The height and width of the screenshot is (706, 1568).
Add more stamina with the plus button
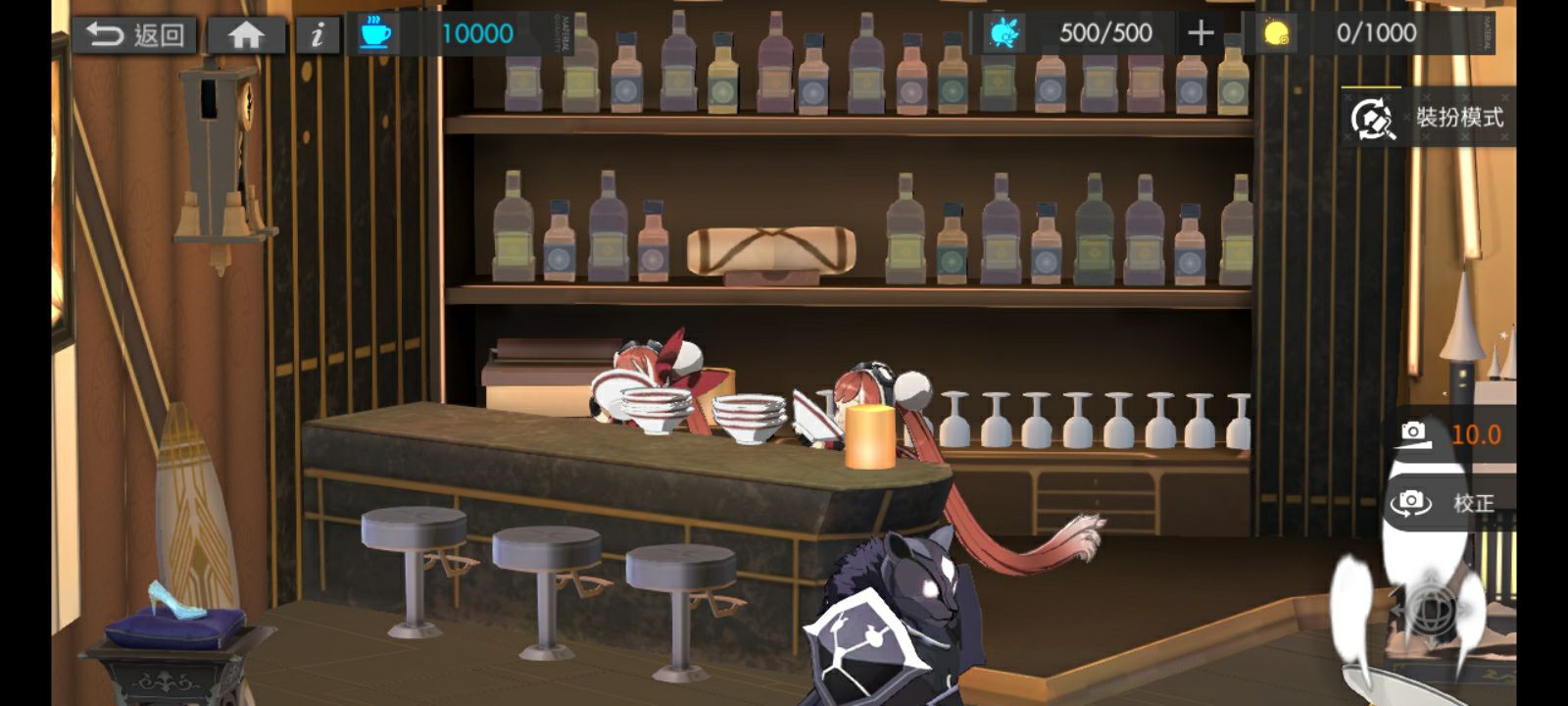[x=1200, y=33]
